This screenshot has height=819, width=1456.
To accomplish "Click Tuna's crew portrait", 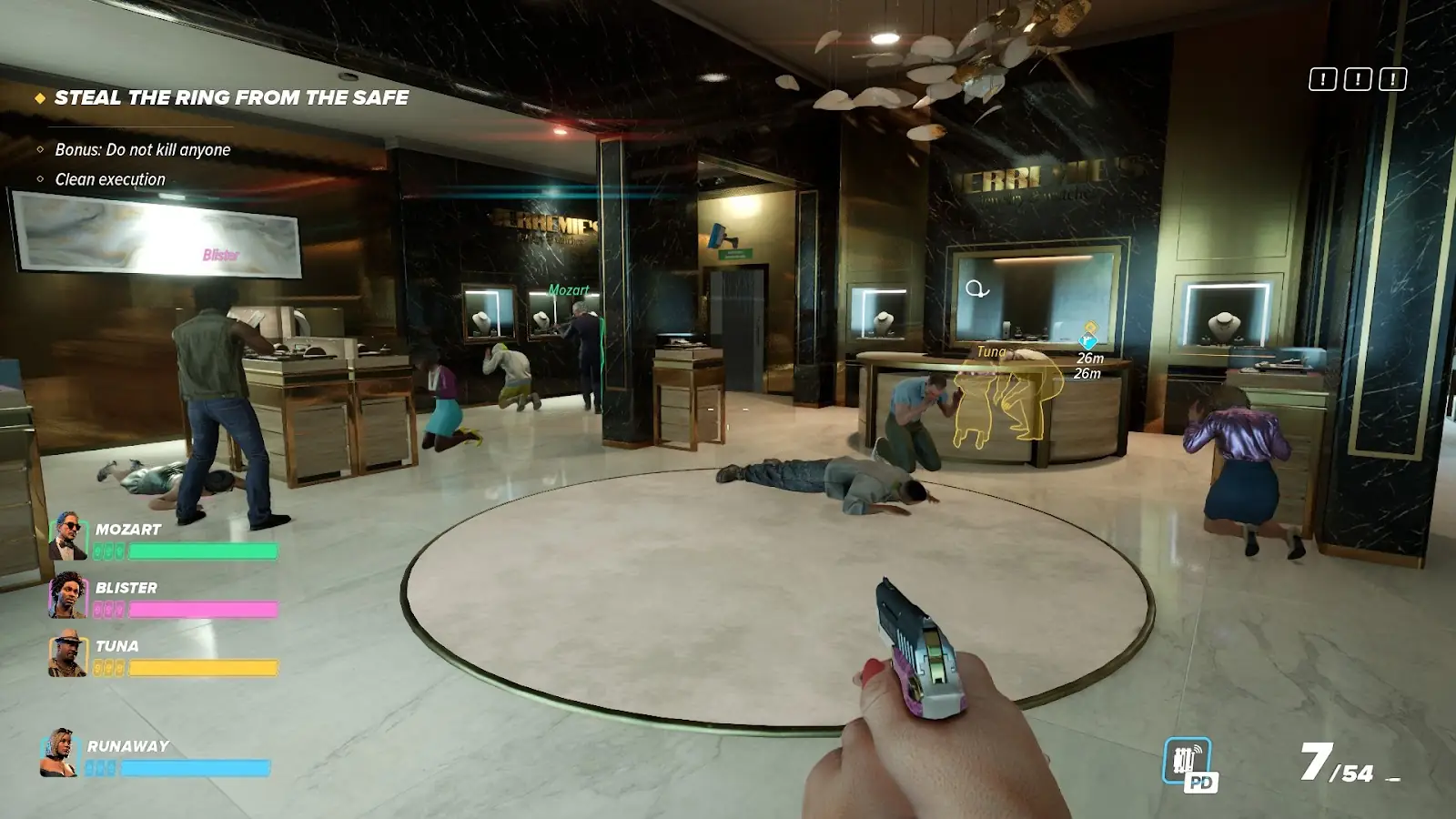I will 67,653.
